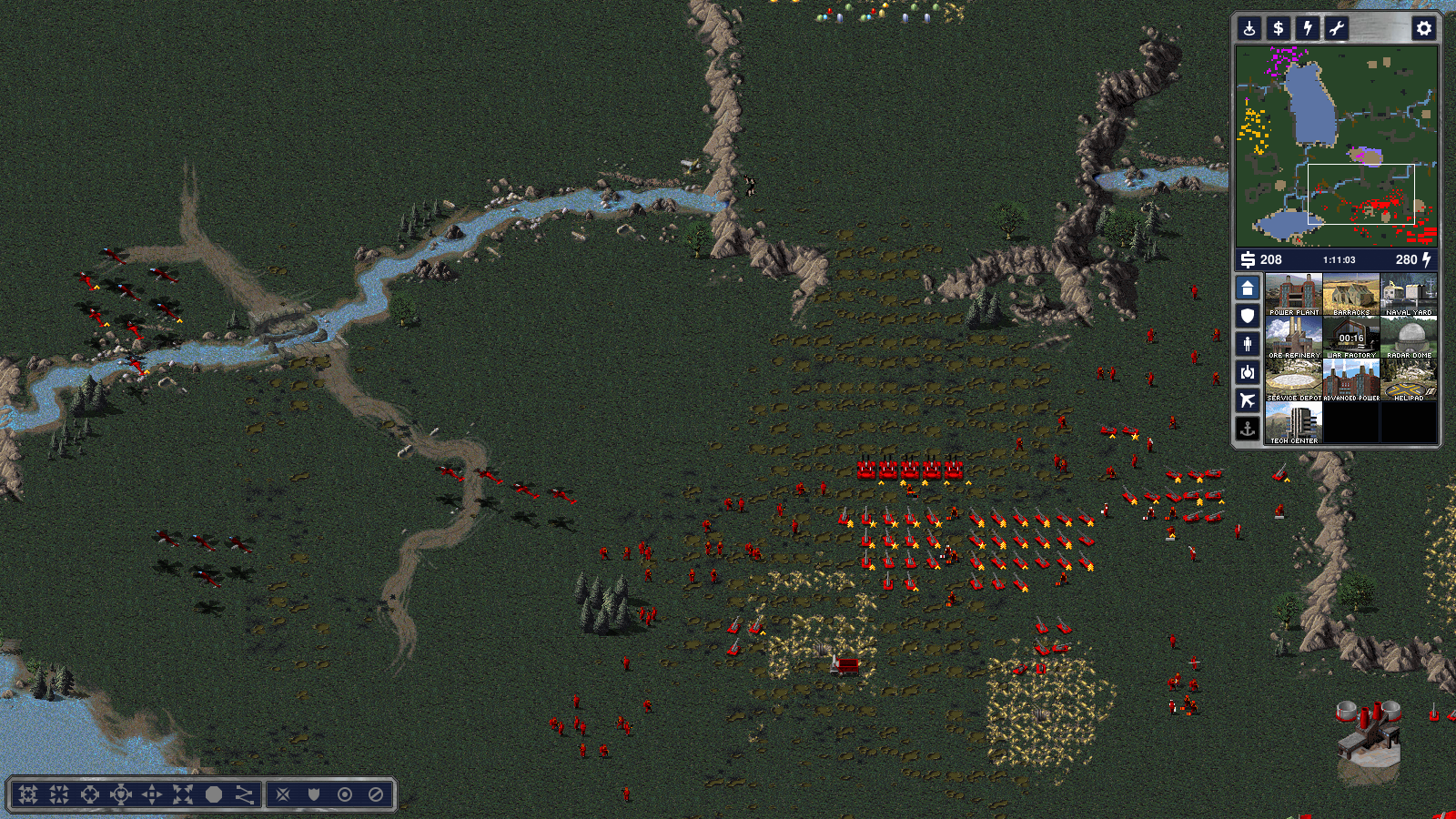Build a Power Plant
Screen dimensions: 1456x819
pos(1293,294)
